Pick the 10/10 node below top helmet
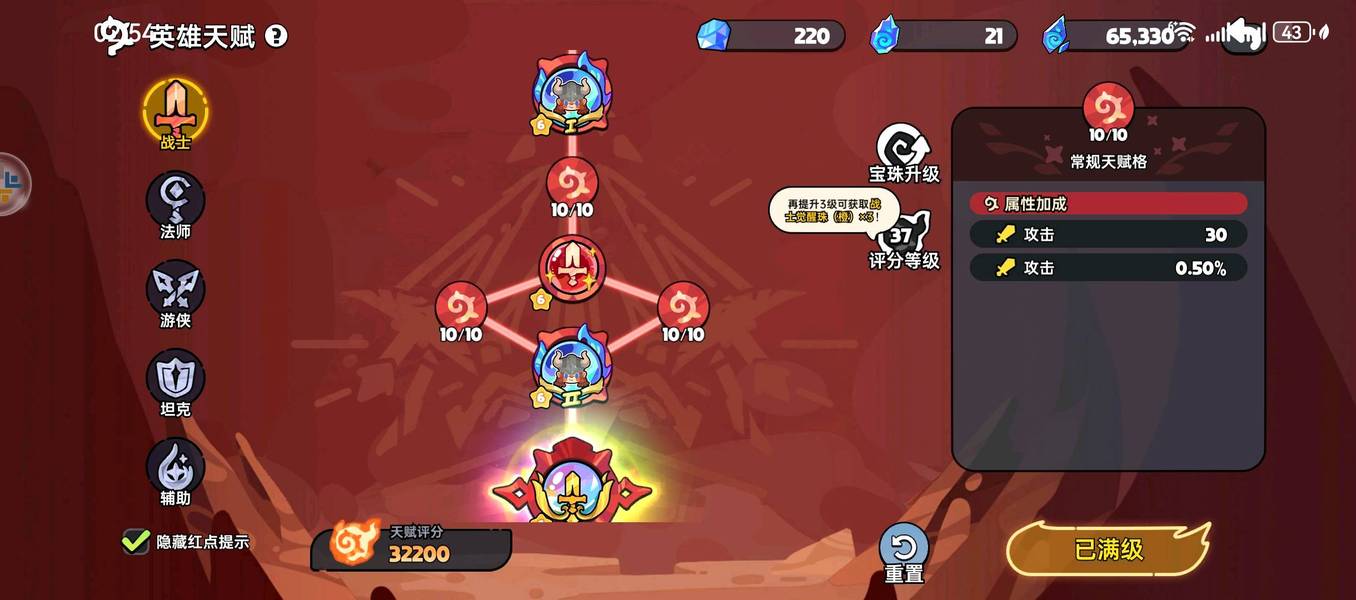 (572, 185)
